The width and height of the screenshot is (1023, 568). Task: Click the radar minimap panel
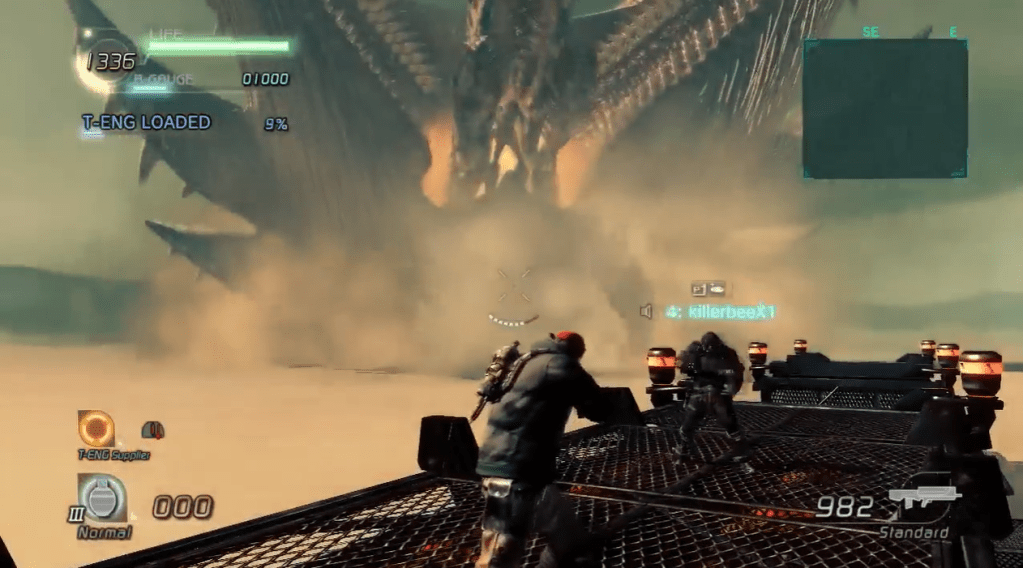pyautogui.click(x=885, y=109)
